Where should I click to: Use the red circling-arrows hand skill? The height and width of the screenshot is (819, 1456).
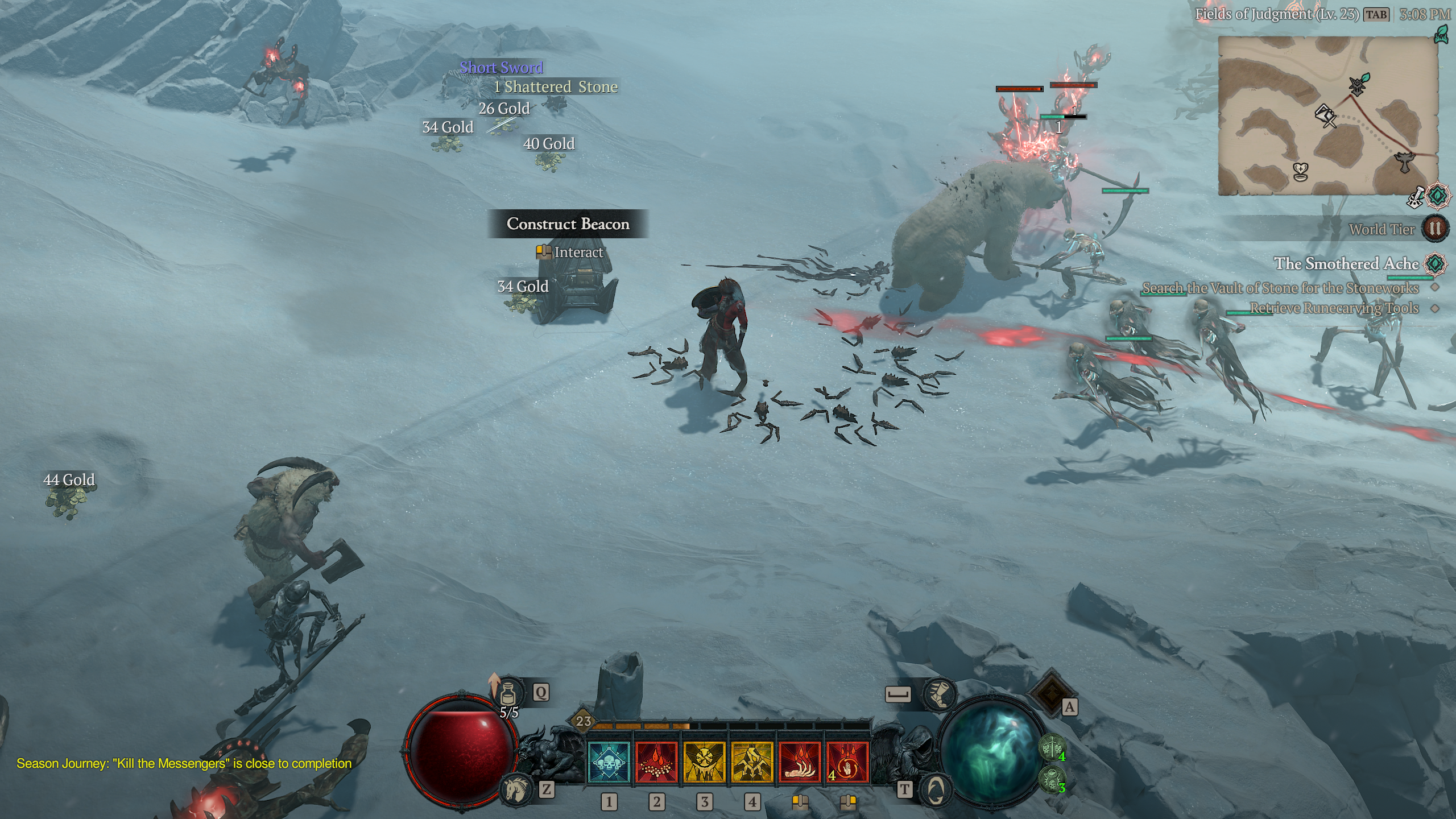tap(847, 763)
